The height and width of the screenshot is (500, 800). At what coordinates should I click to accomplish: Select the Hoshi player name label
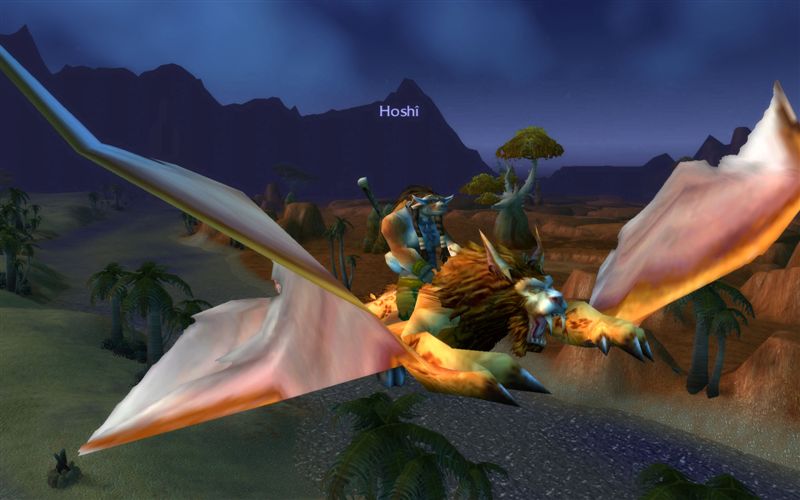[399, 111]
